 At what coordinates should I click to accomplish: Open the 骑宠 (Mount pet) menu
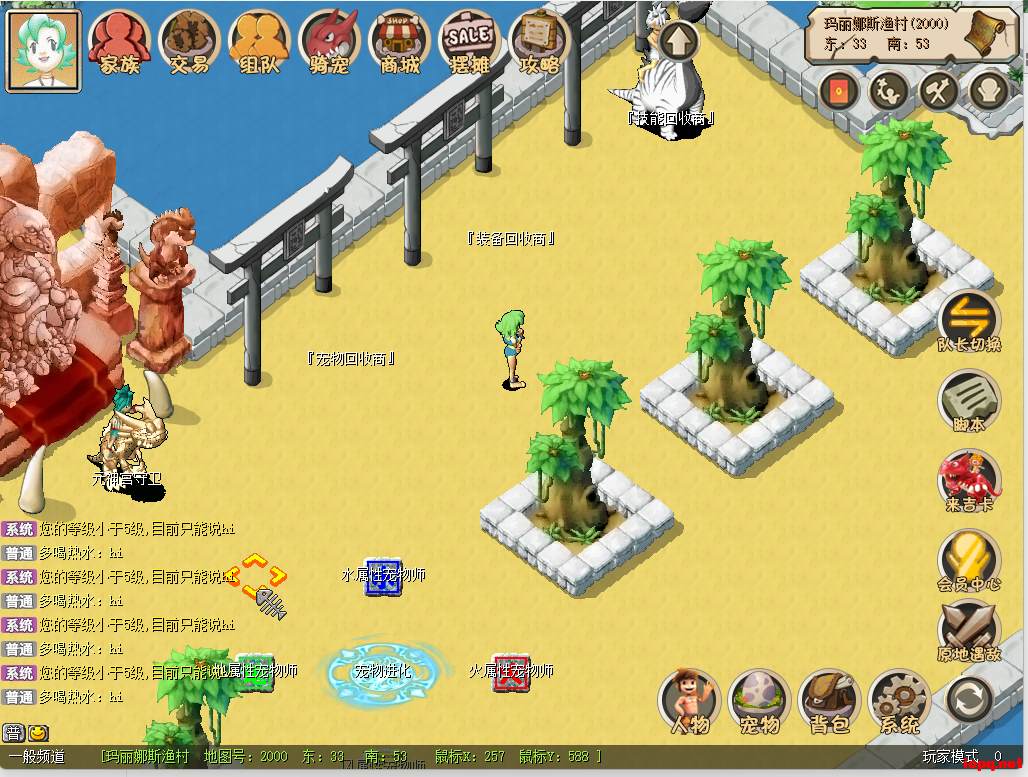(329, 40)
